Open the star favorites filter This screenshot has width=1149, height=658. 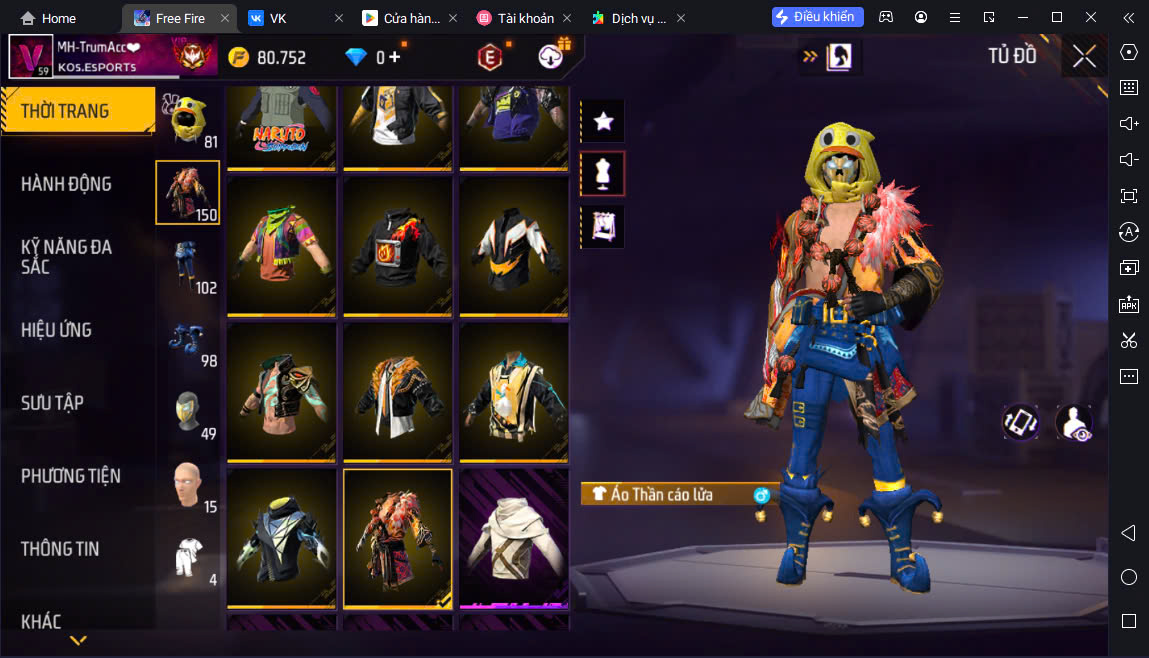point(603,122)
